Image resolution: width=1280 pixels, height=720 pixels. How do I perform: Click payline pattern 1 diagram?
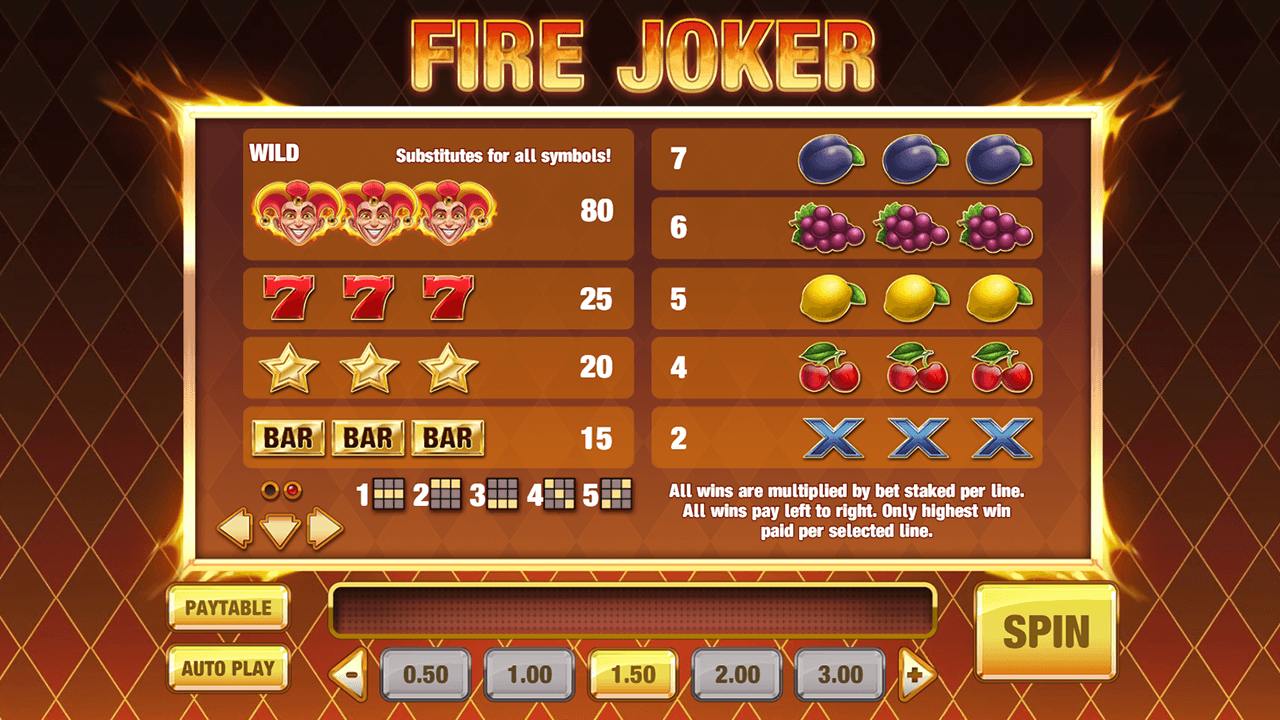coord(389,493)
